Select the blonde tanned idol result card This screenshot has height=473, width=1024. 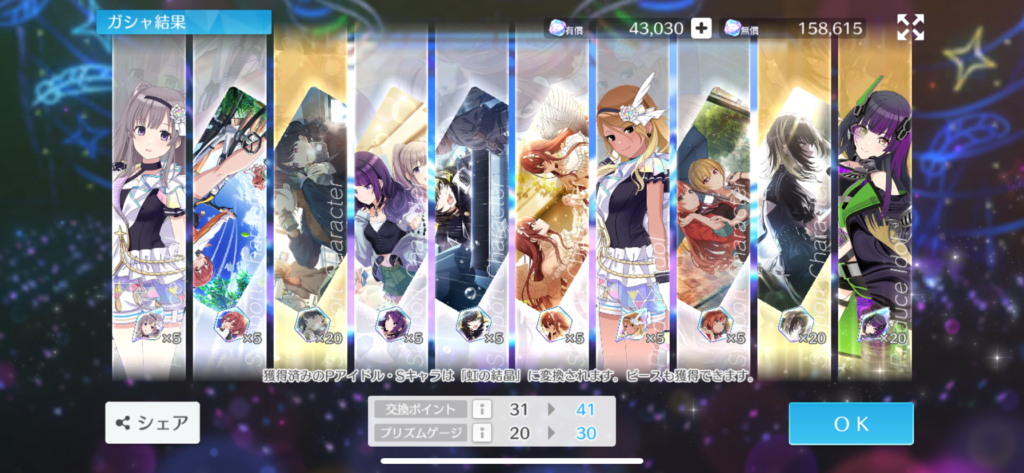(634, 200)
